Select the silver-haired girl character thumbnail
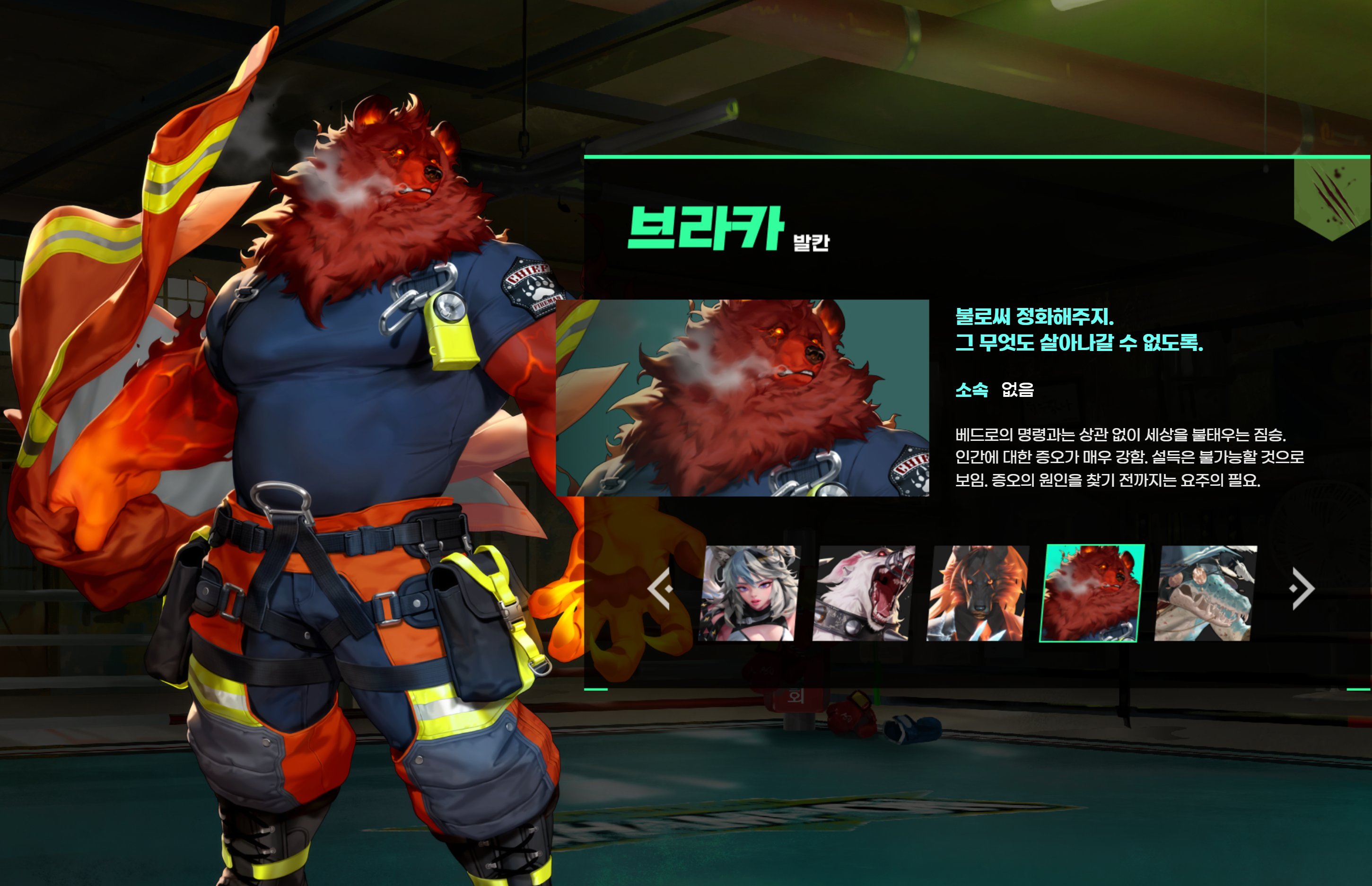The height and width of the screenshot is (886, 1372). tap(749, 593)
